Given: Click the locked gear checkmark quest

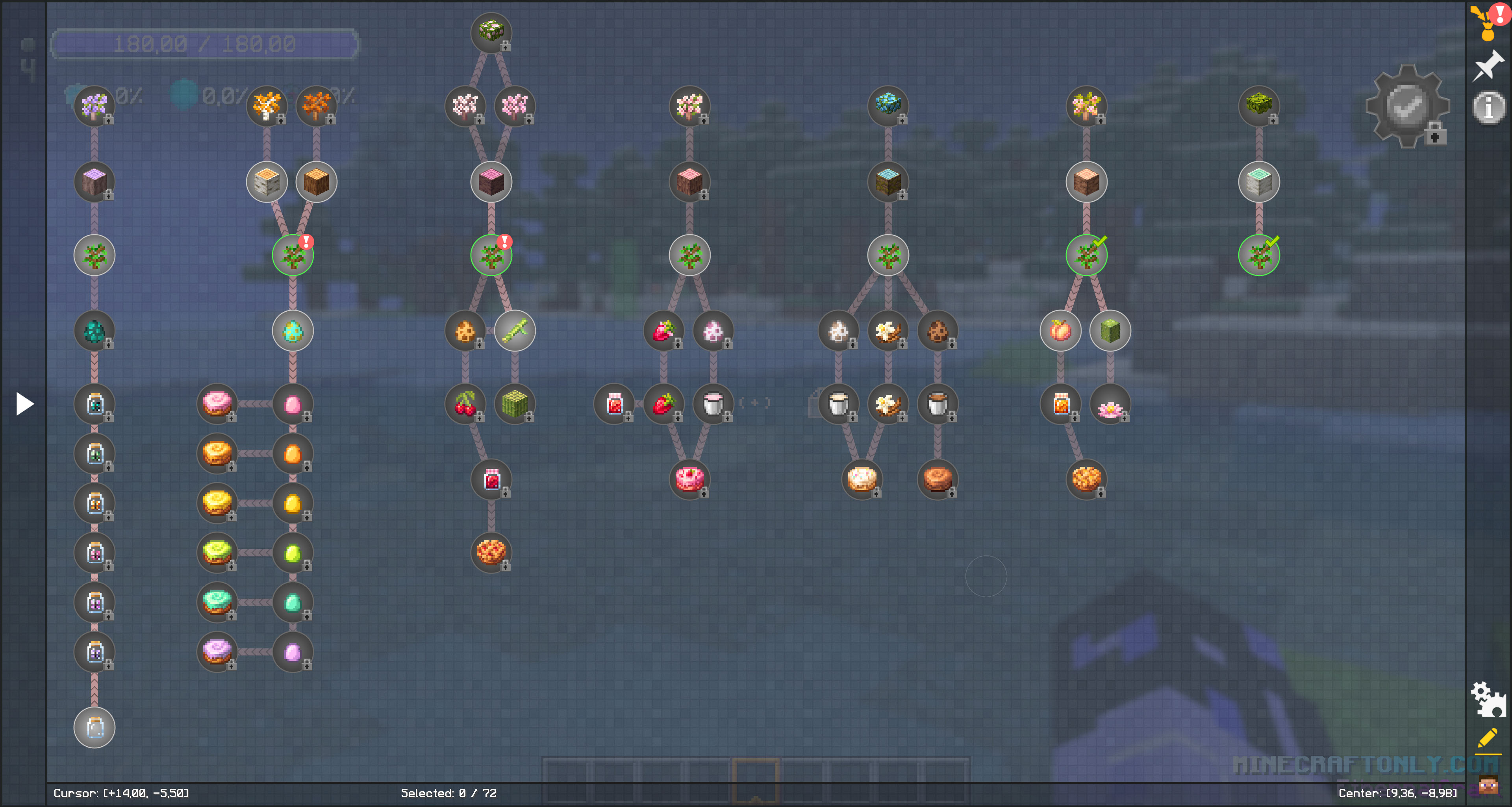Looking at the screenshot, I should pyautogui.click(x=1407, y=106).
